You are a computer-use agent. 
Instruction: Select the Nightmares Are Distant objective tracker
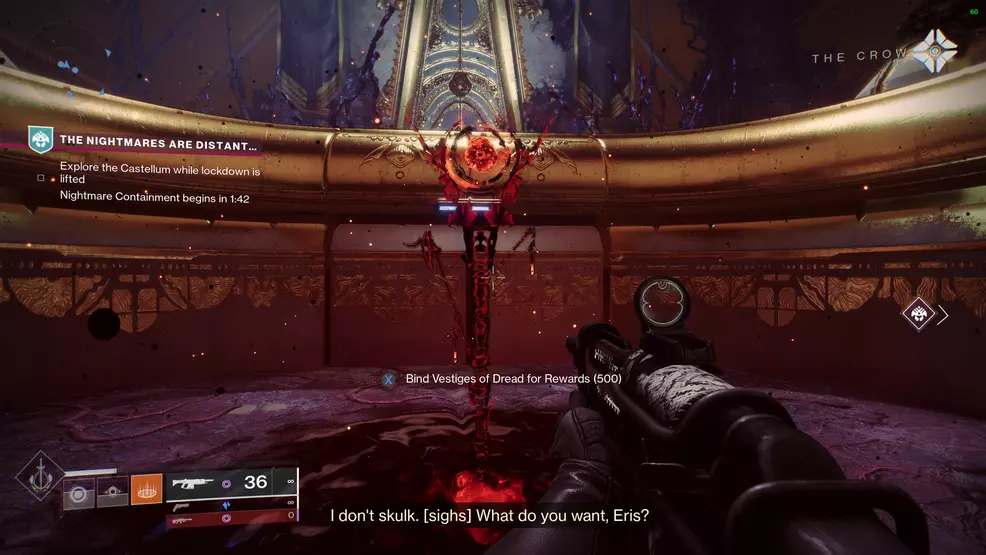[158, 142]
